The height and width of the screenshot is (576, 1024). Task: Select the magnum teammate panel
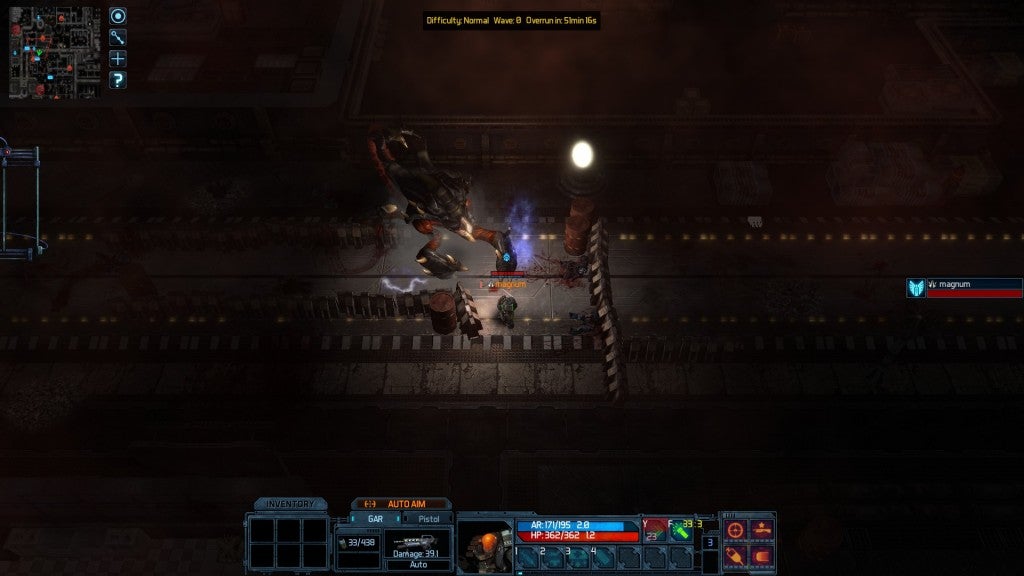point(964,288)
